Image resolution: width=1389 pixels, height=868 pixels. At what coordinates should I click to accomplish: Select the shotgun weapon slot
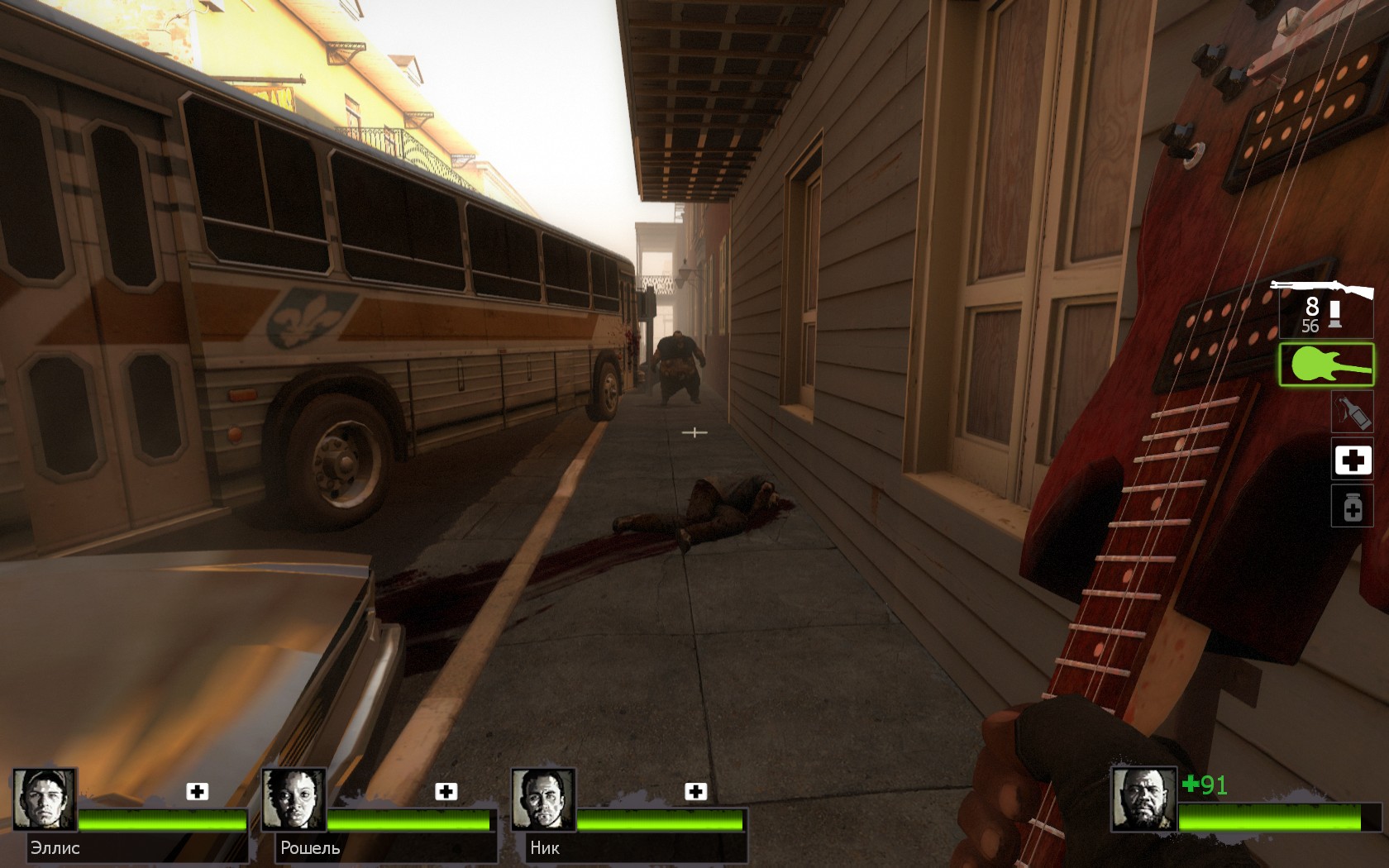click(x=1323, y=308)
